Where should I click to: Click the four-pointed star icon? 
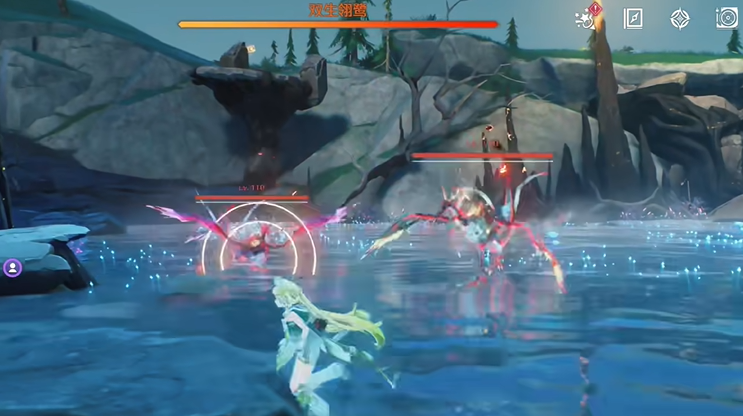tap(680, 18)
